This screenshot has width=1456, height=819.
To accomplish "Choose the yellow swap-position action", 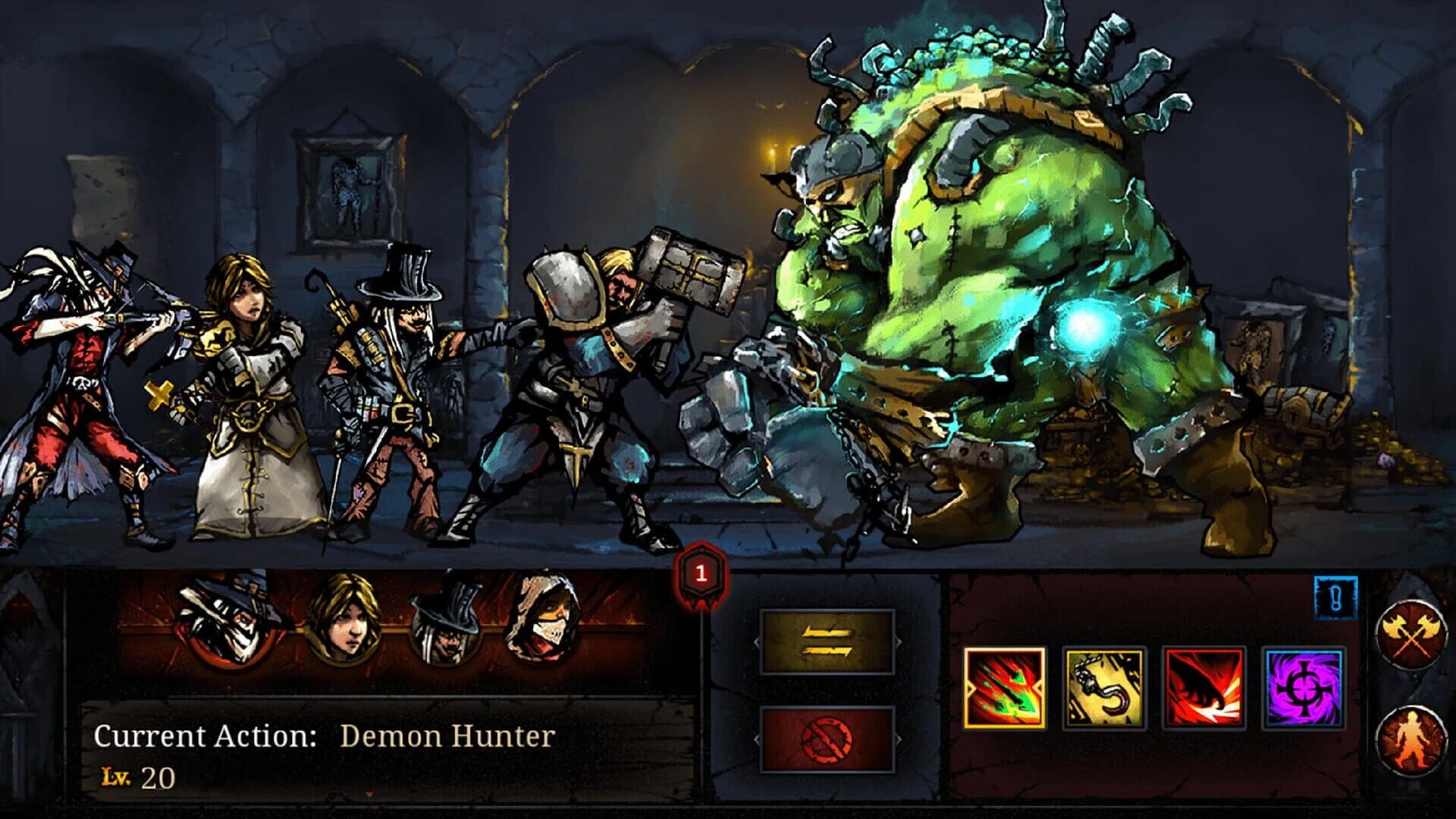I will click(x=827, y=642).
